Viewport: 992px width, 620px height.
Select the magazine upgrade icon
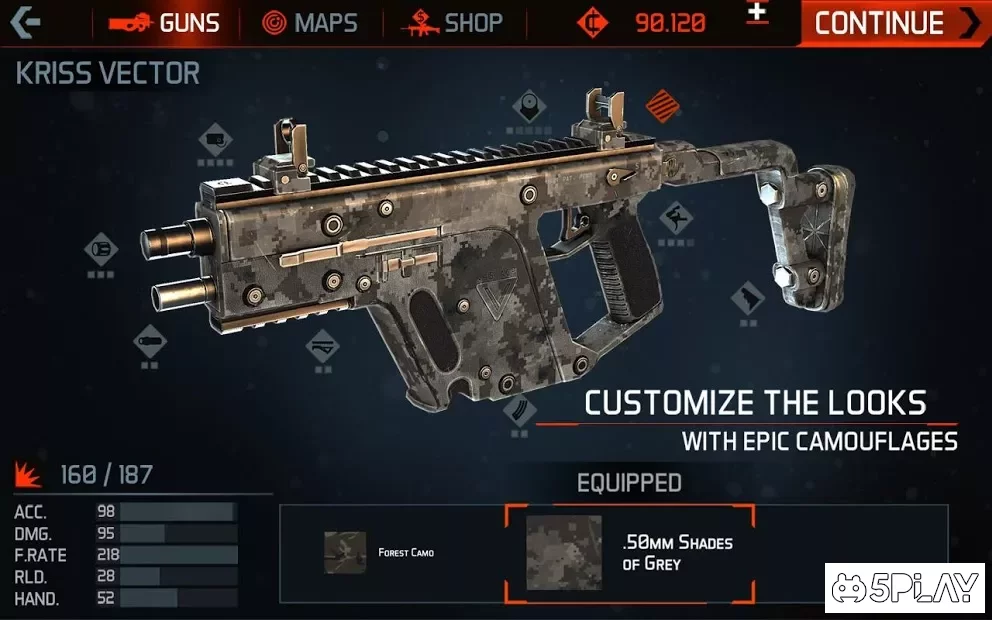click(x=522, y=410)
